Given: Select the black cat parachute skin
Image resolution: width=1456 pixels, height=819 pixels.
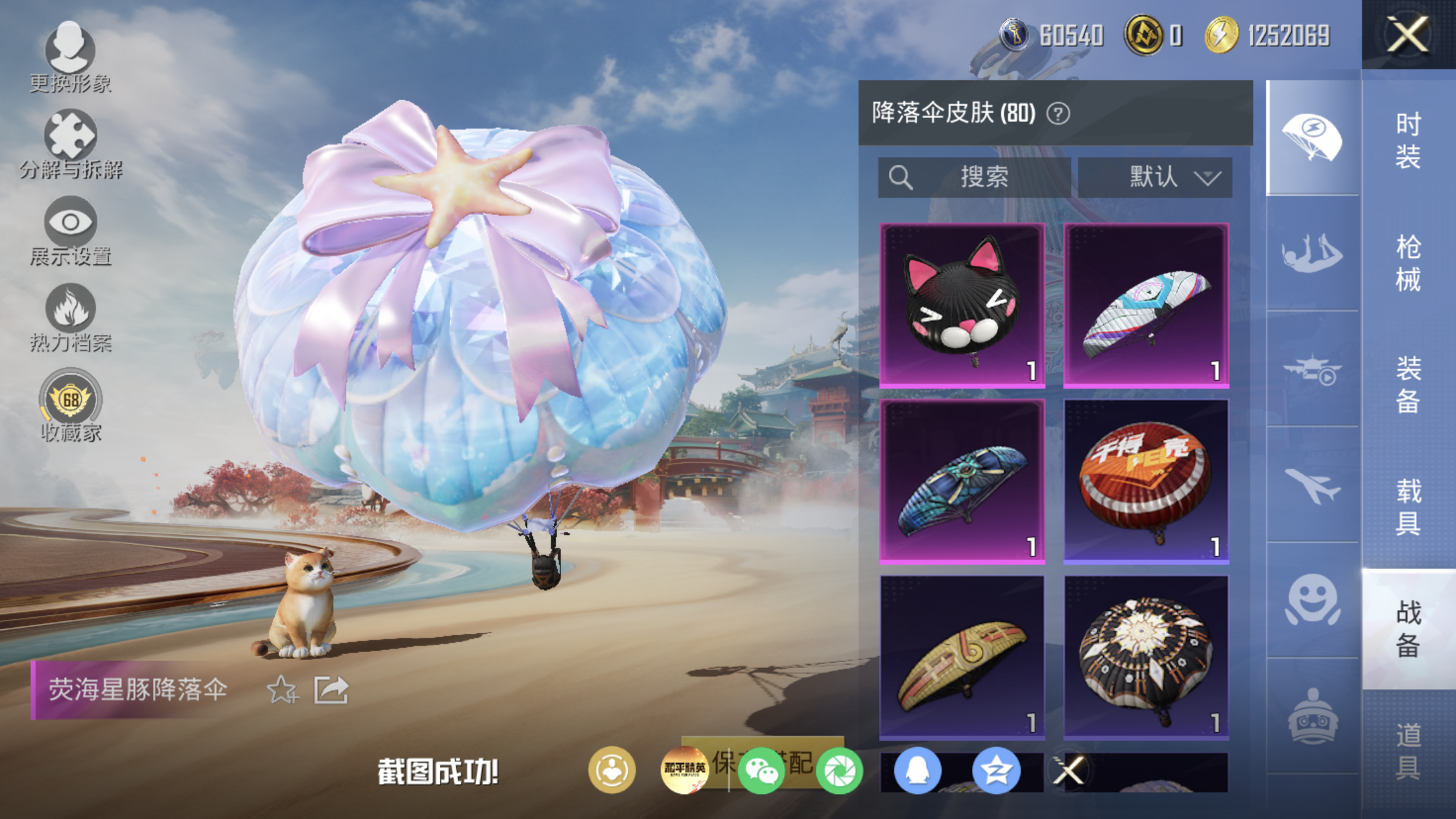Looking at the screenshot, I should click(962, 305).
